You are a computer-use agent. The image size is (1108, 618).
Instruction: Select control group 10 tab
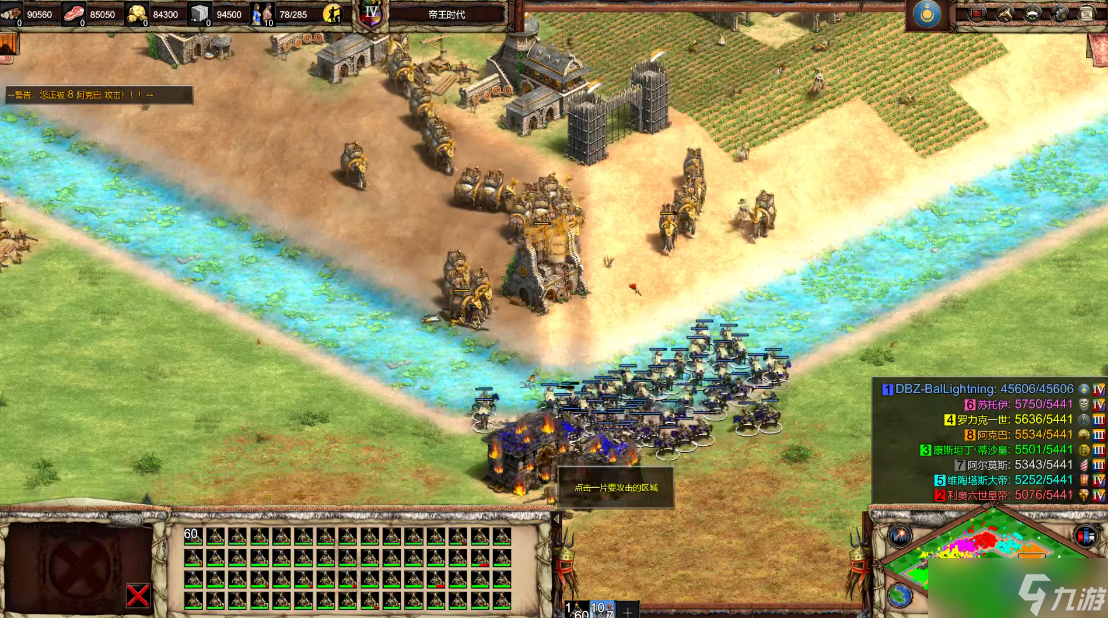pos(602,609)
